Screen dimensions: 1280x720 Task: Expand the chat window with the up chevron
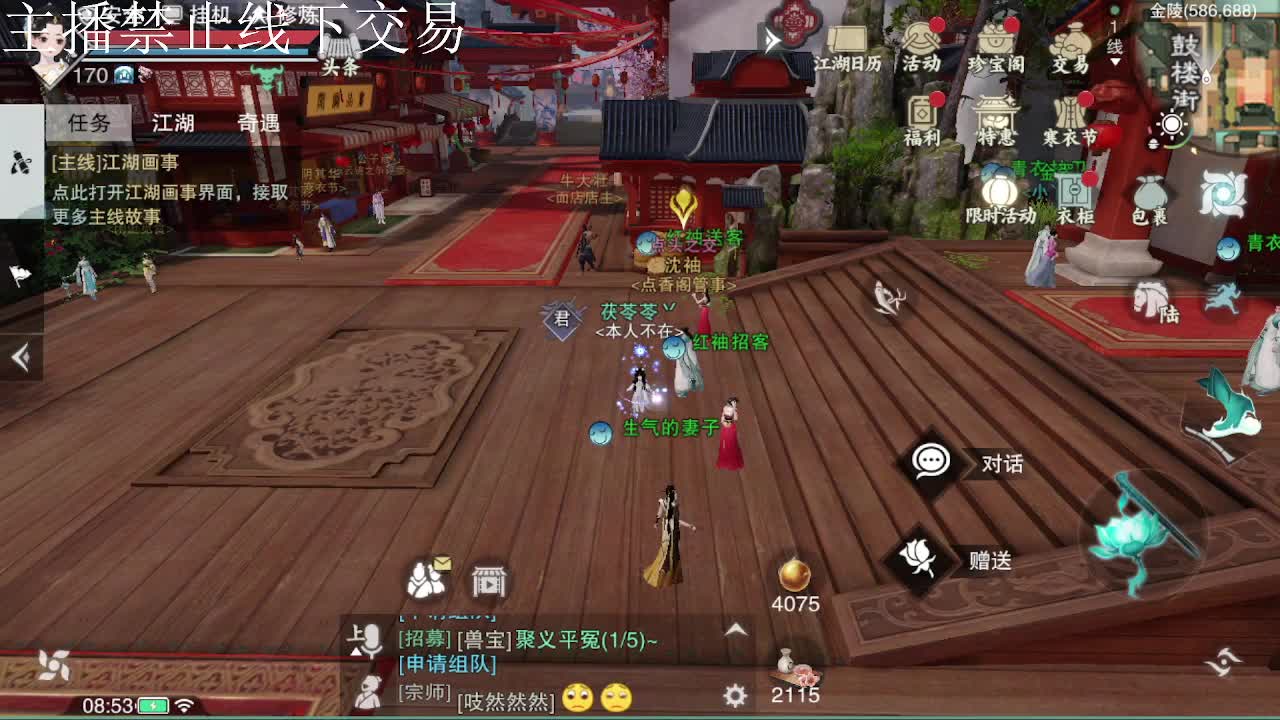pos(733,630)
